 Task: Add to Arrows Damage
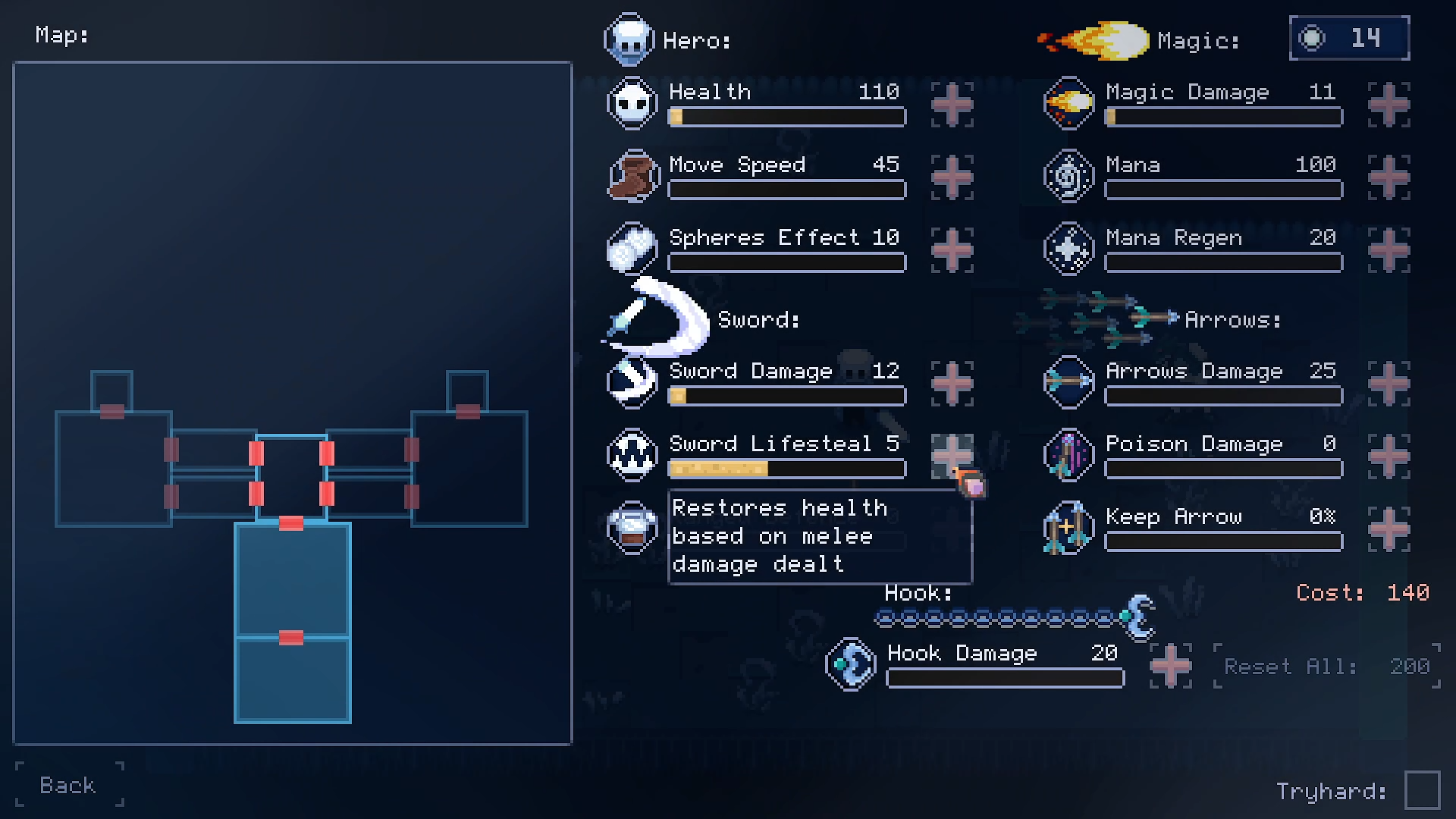pyautogui.click(x=1389, y=383)
